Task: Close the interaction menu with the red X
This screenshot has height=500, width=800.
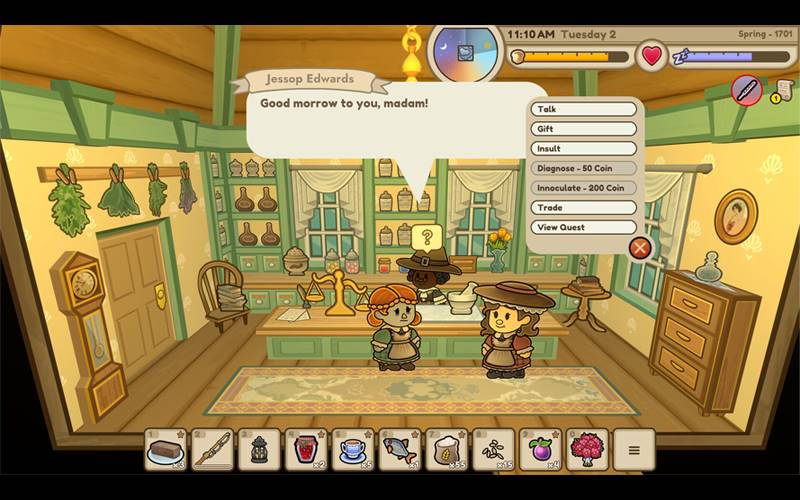Action: point(640,247)
